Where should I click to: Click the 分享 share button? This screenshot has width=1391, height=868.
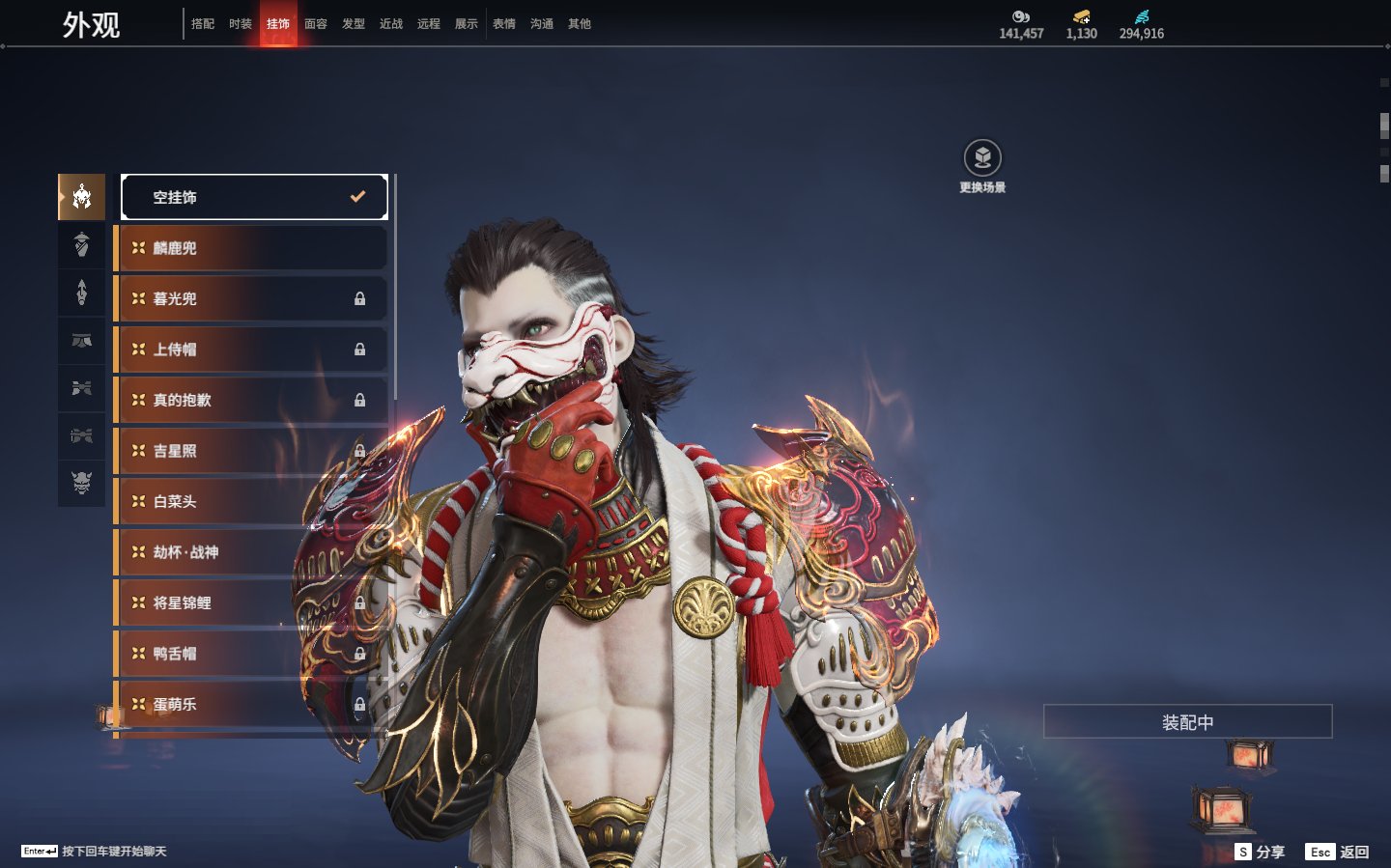[x=1261, y=852]
